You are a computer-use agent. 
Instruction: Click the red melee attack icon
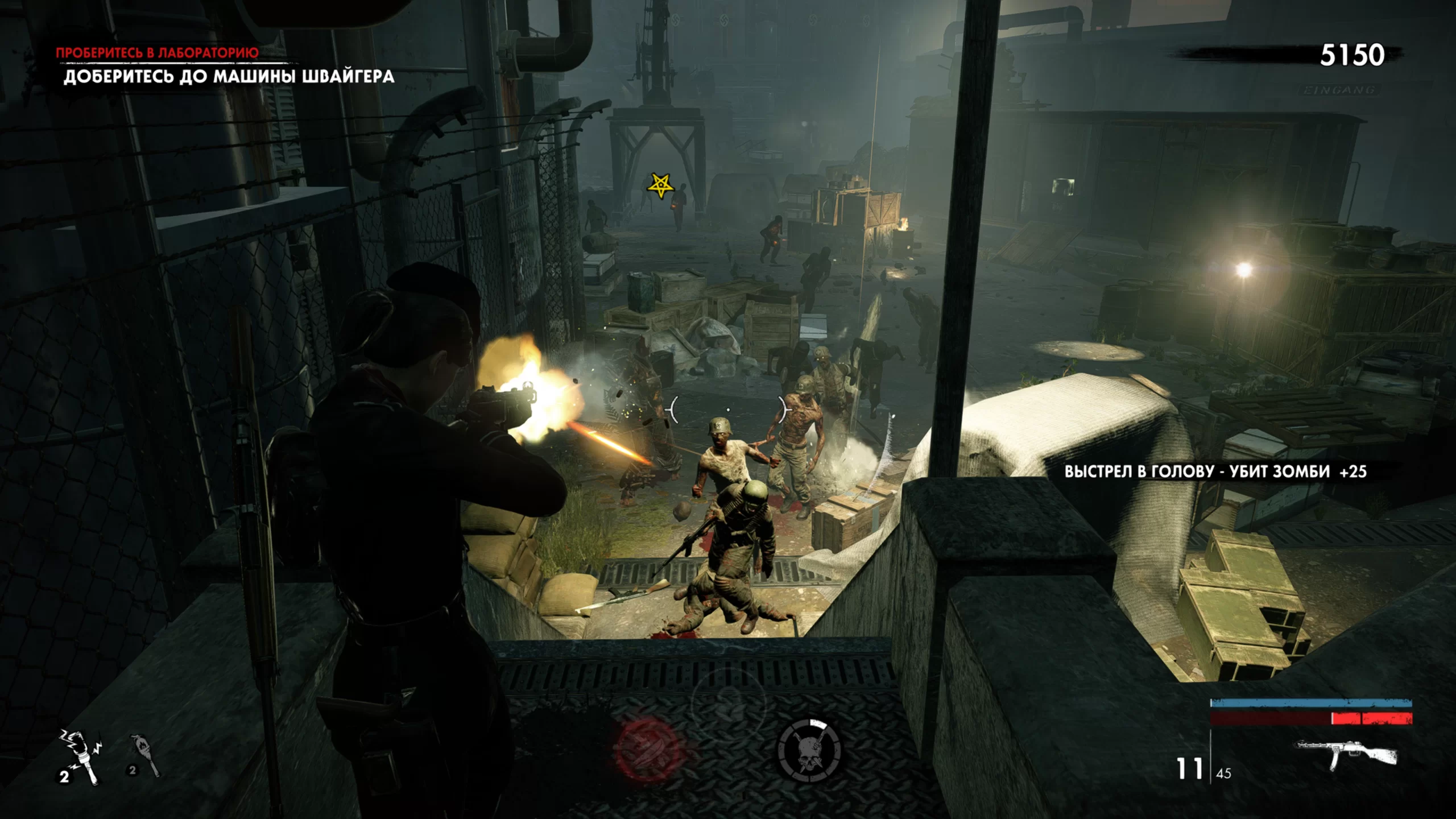(648, 750)
